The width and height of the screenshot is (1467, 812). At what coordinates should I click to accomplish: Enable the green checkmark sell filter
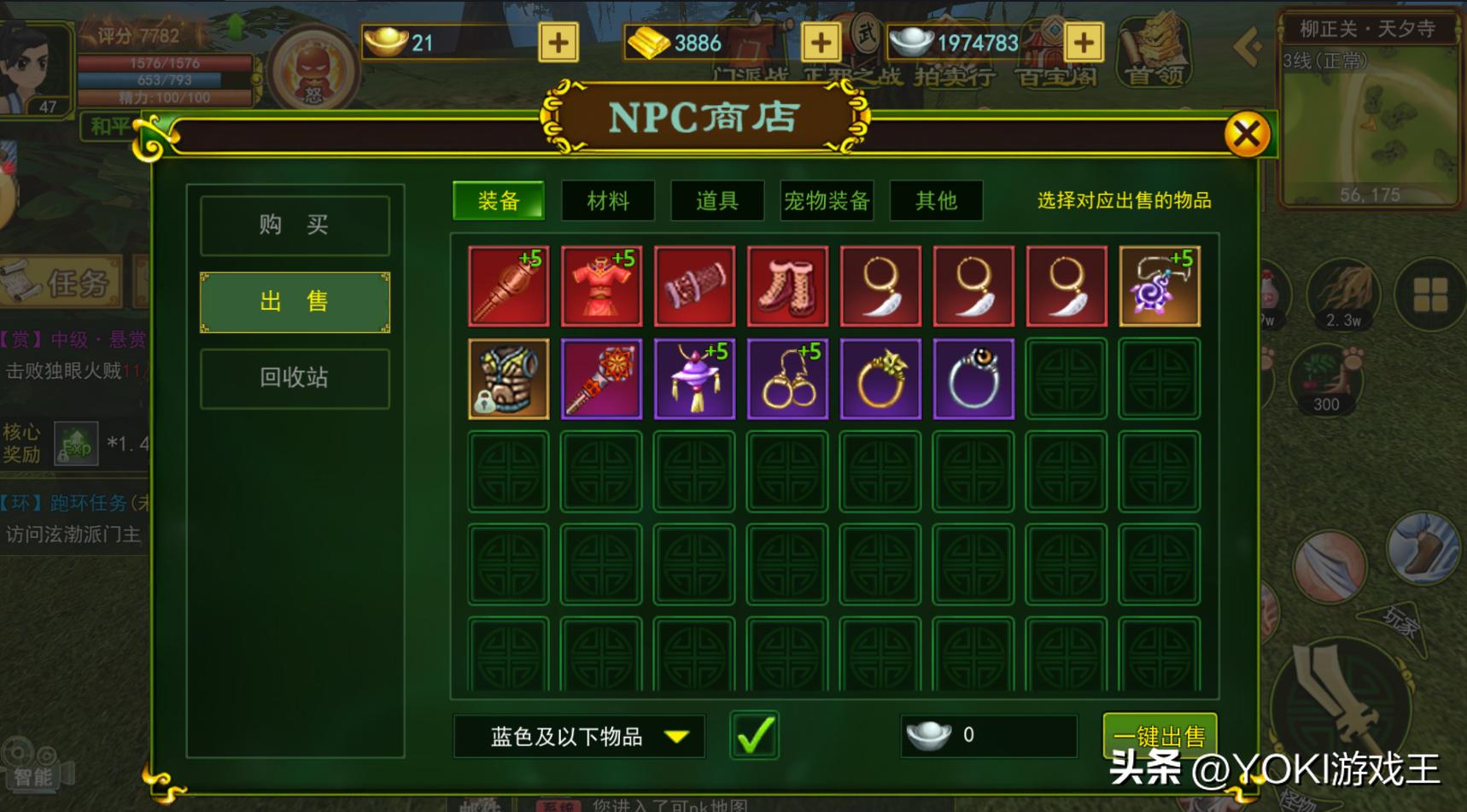click(755, 733)
